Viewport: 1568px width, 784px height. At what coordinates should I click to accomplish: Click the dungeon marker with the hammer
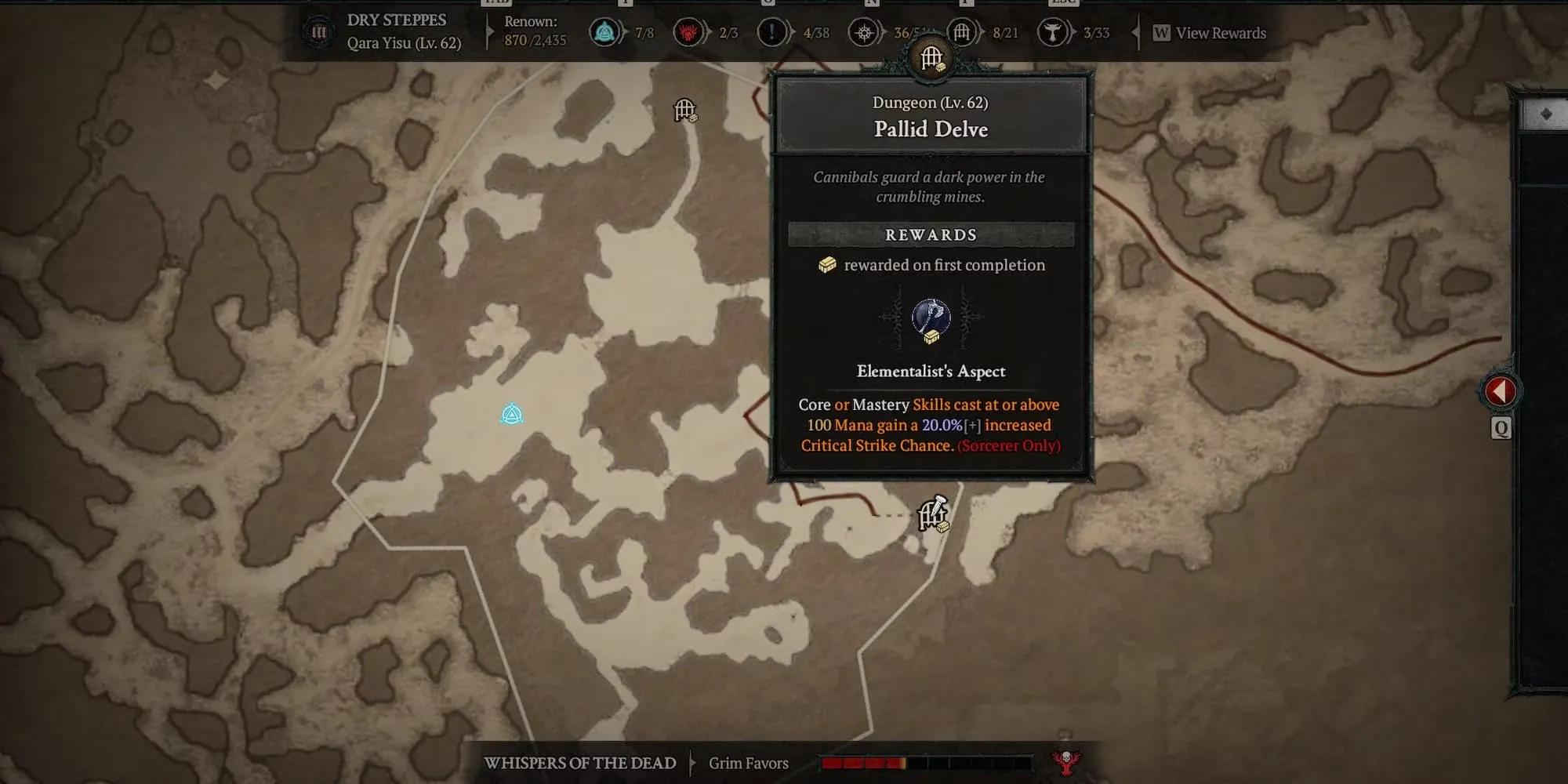933,514
